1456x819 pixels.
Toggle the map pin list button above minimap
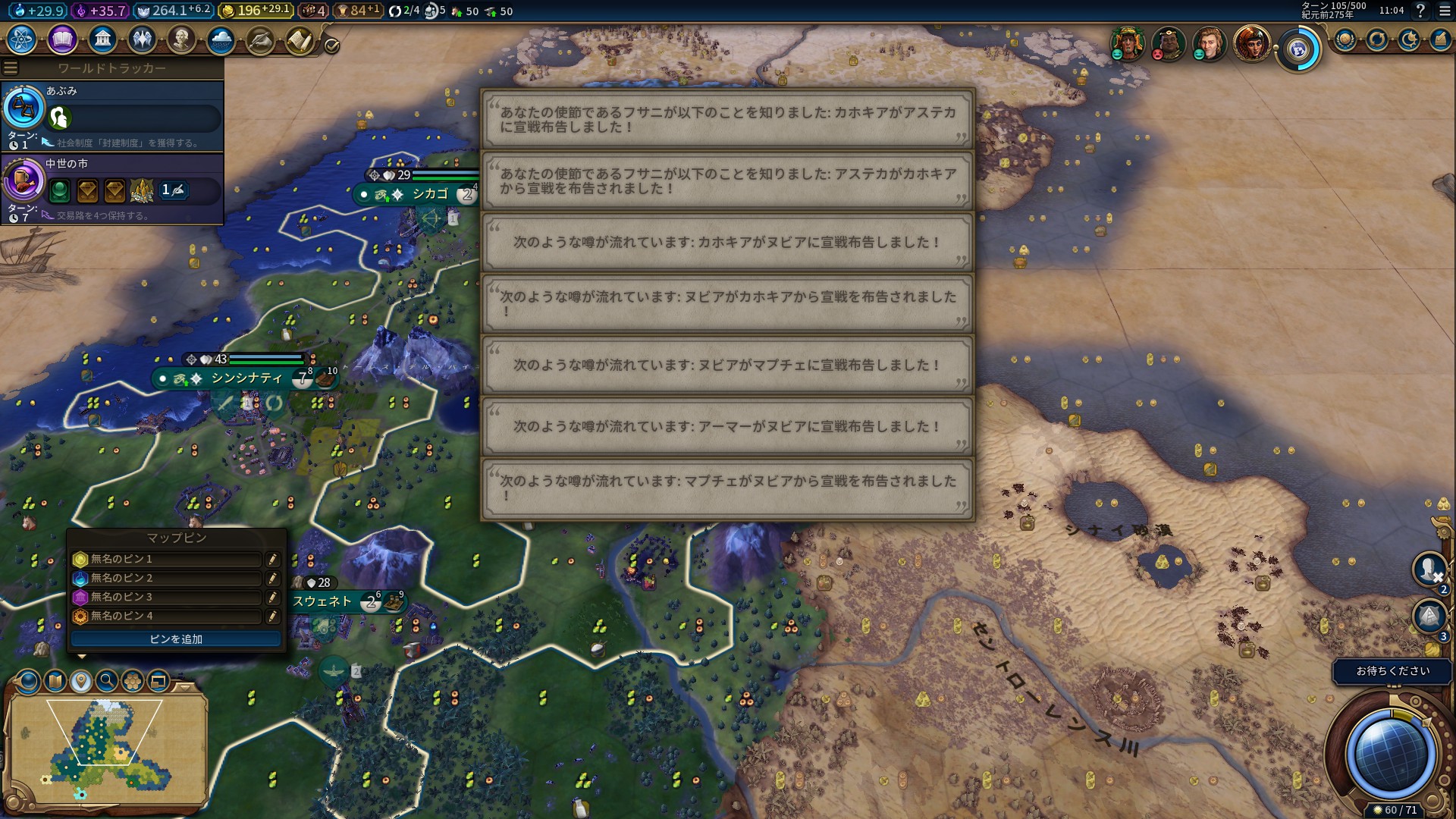(x=81, y=681)
